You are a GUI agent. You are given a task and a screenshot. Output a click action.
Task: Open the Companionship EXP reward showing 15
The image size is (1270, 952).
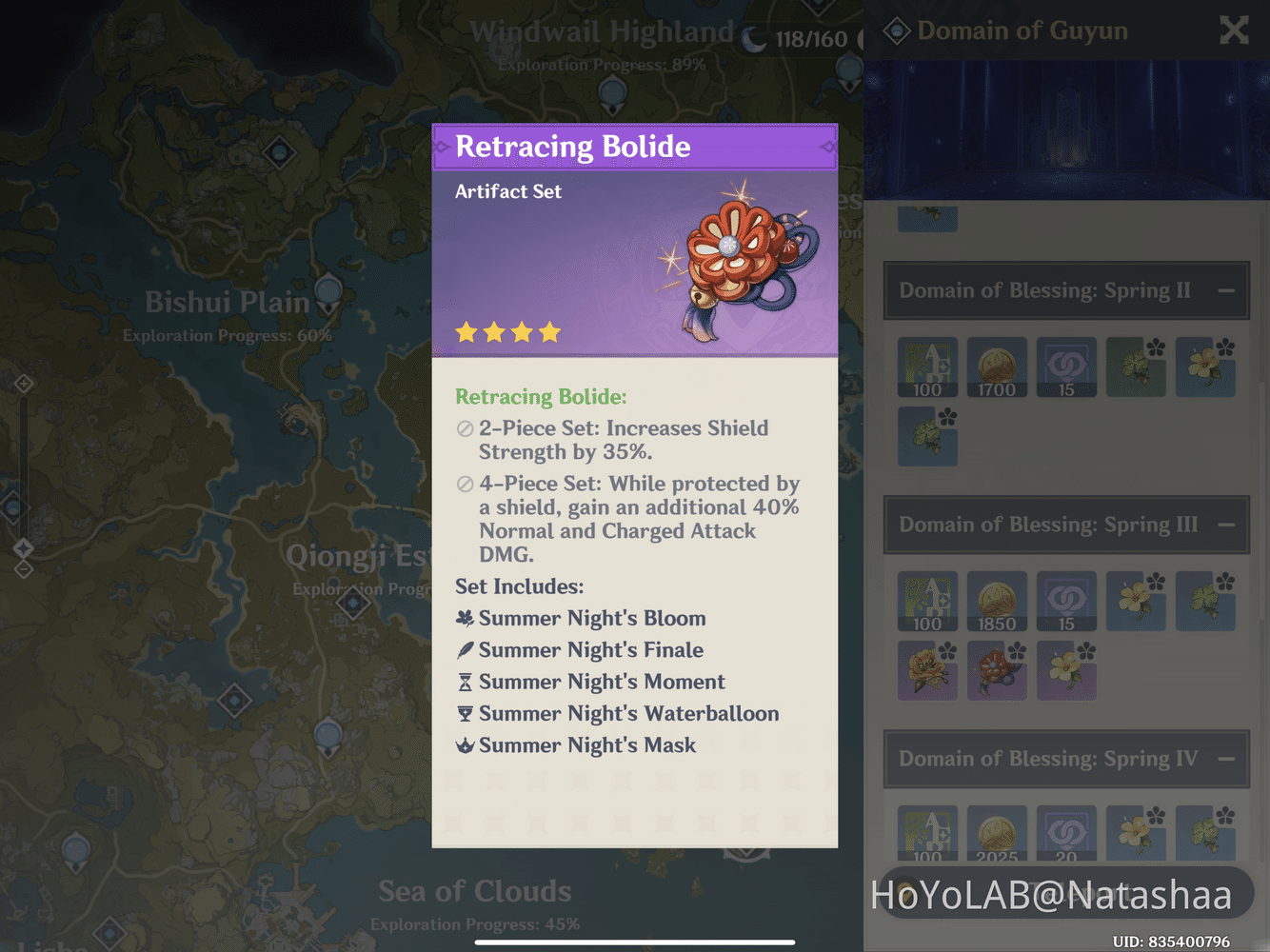(1066, 367)
